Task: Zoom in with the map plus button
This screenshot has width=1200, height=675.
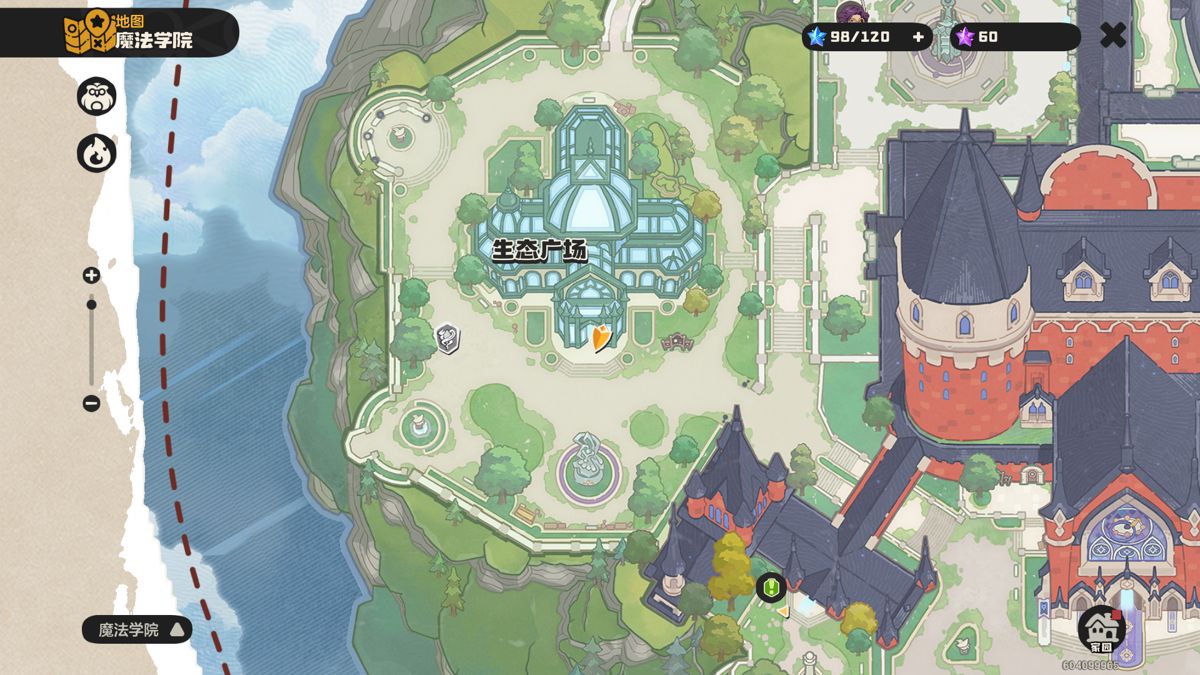Action: 91,275
